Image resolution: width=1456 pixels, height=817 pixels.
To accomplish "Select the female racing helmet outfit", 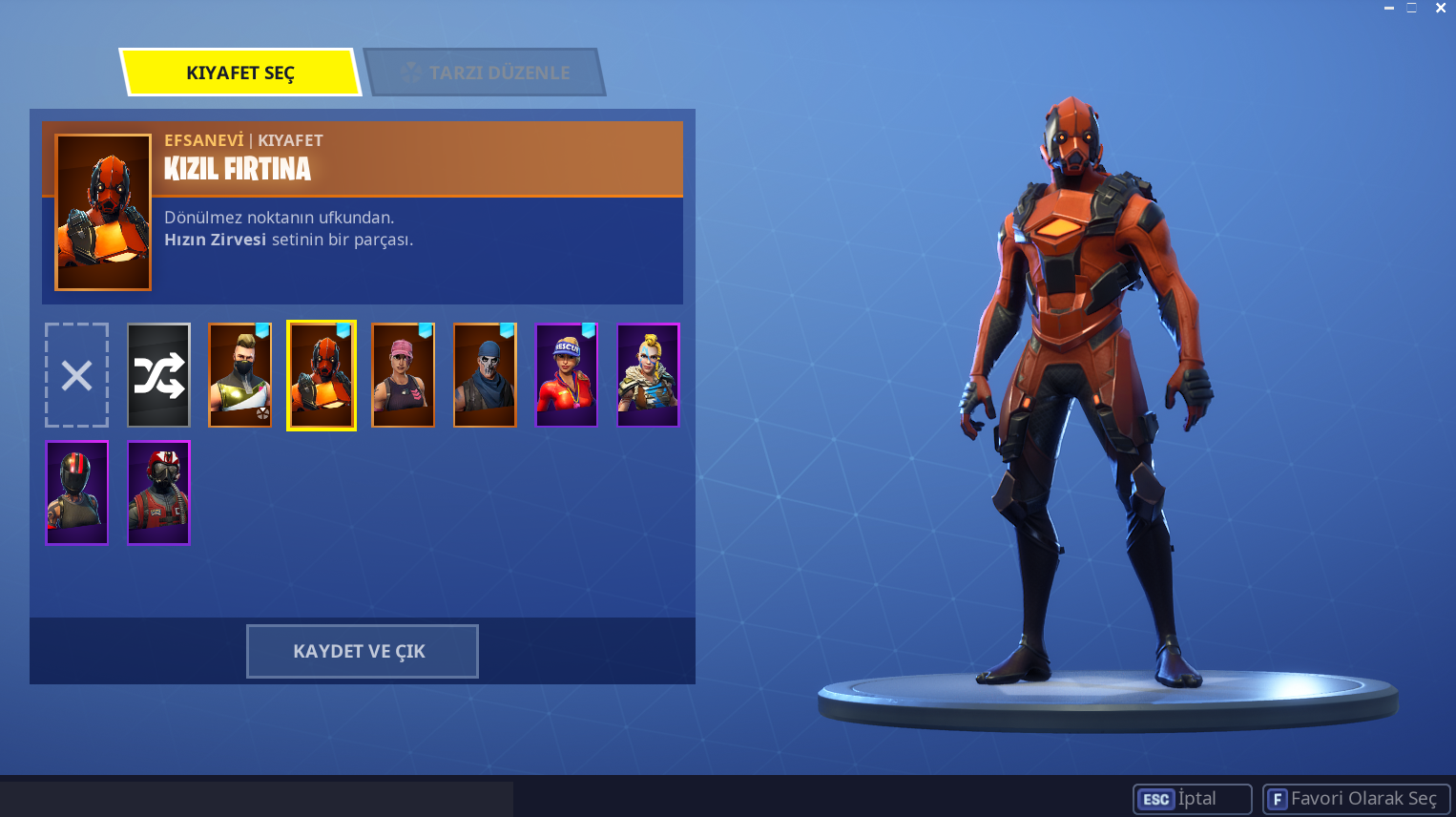I will (77, 492).
